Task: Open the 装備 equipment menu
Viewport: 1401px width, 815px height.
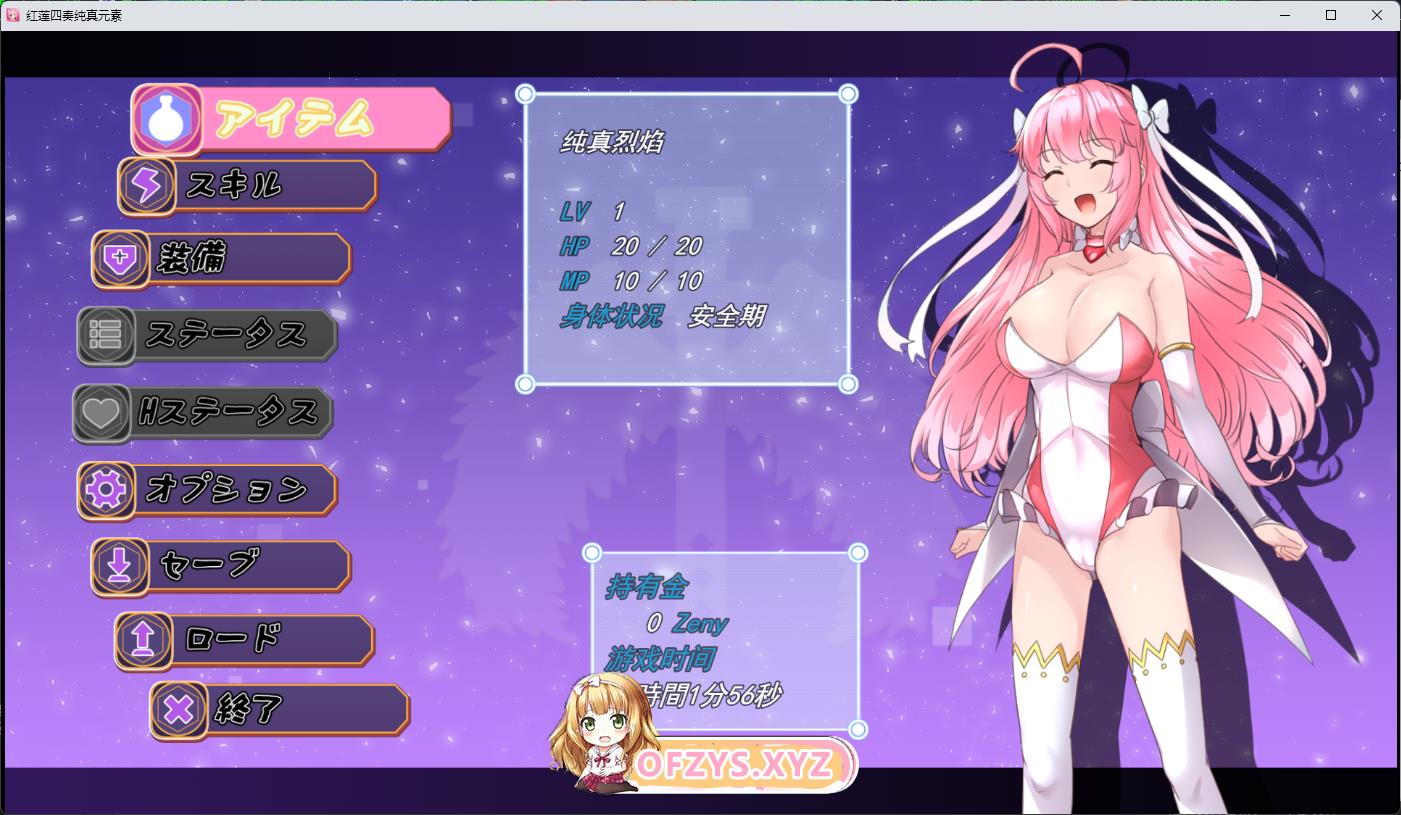Action: click(222, 259)
